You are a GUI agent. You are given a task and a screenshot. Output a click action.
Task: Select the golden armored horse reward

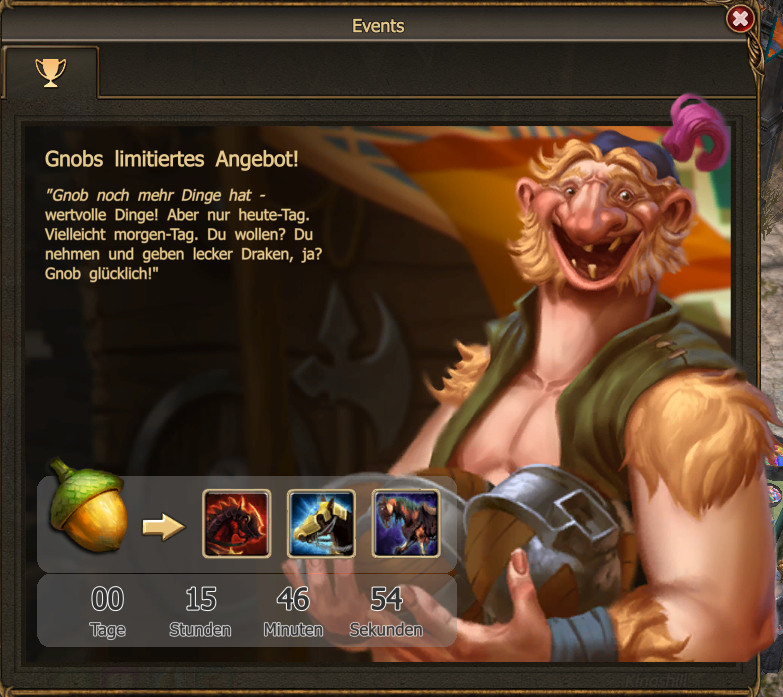321,523
